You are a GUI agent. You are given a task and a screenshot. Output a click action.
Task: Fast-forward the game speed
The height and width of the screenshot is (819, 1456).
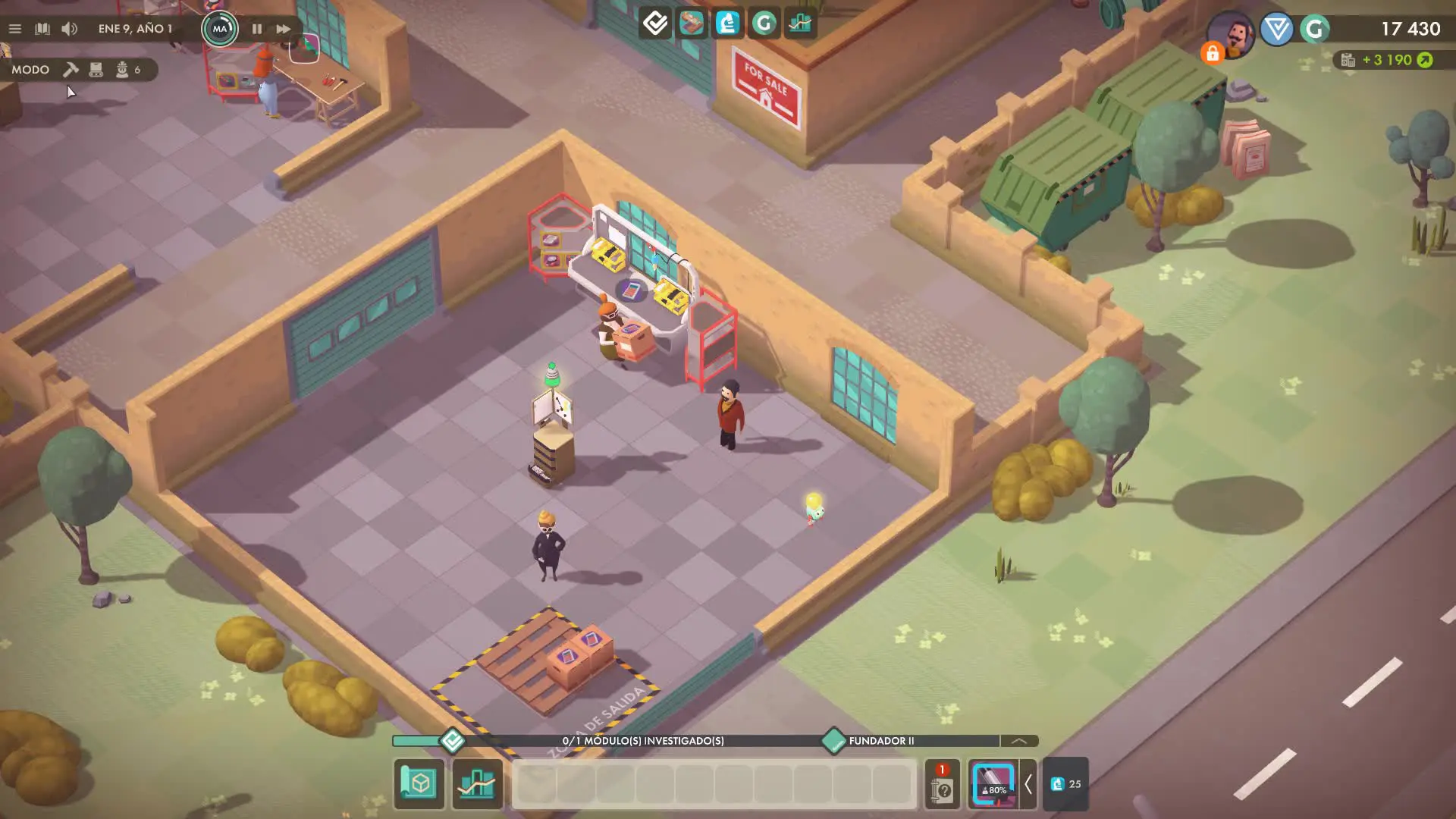pyautogui.click(x=283, y=29)
